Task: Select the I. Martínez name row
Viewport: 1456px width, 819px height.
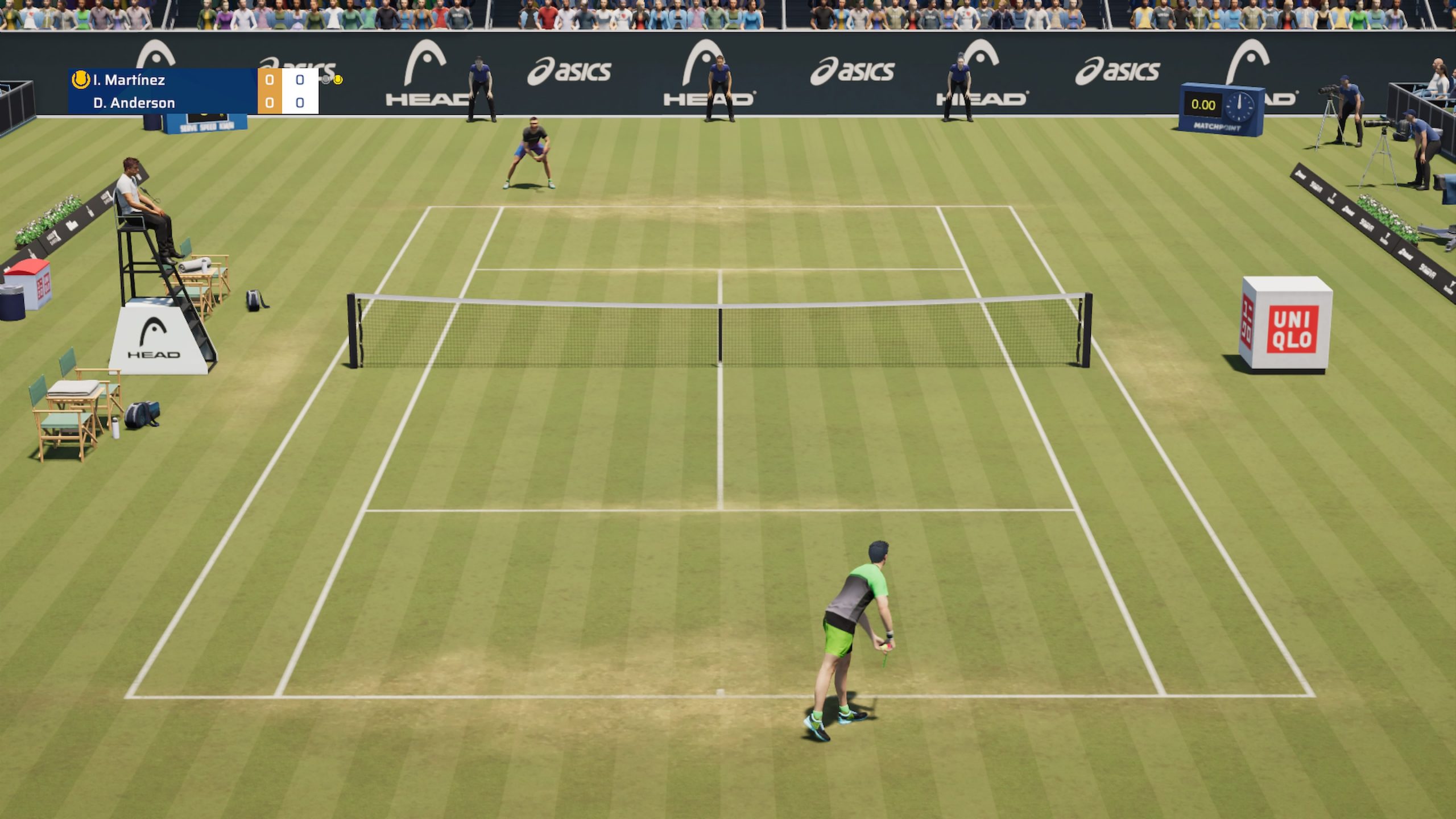Action: pos(129,80)
